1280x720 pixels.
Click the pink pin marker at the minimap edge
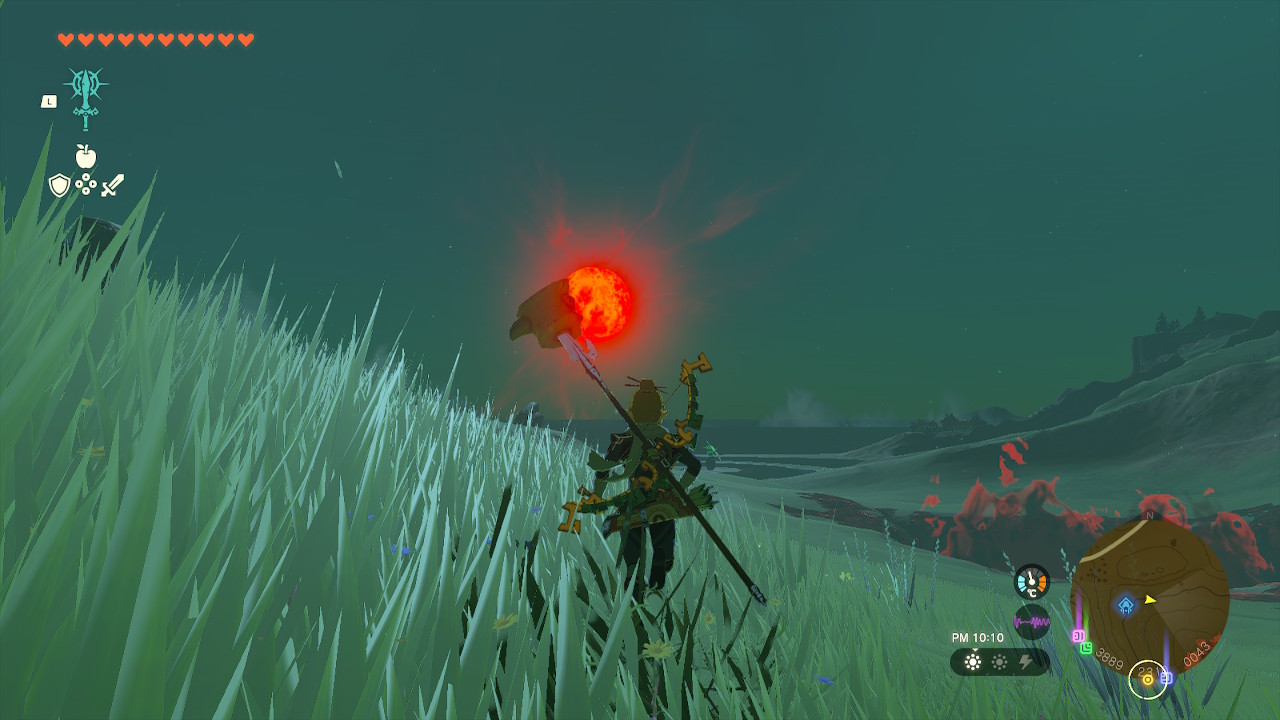(x=1078, y=635)
